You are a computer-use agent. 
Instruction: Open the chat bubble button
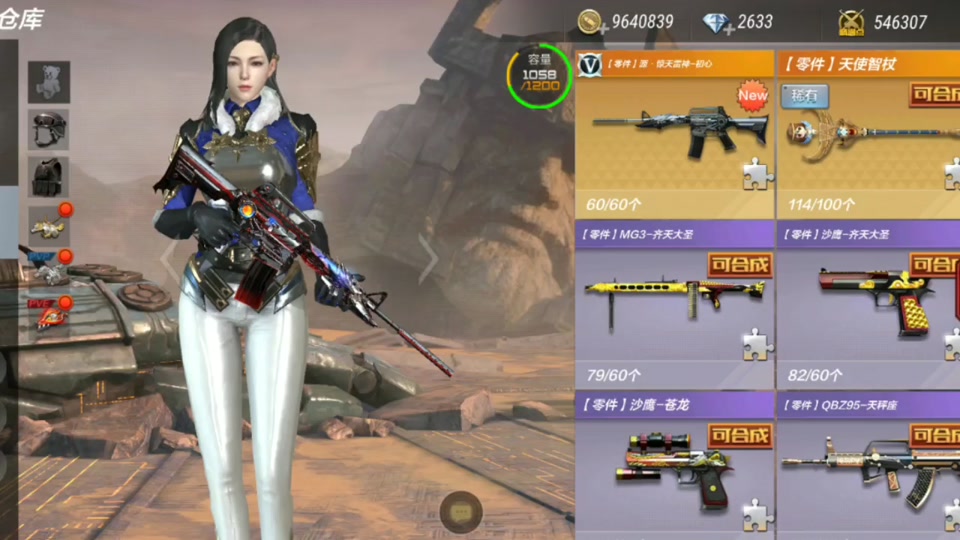coord(461,511)
